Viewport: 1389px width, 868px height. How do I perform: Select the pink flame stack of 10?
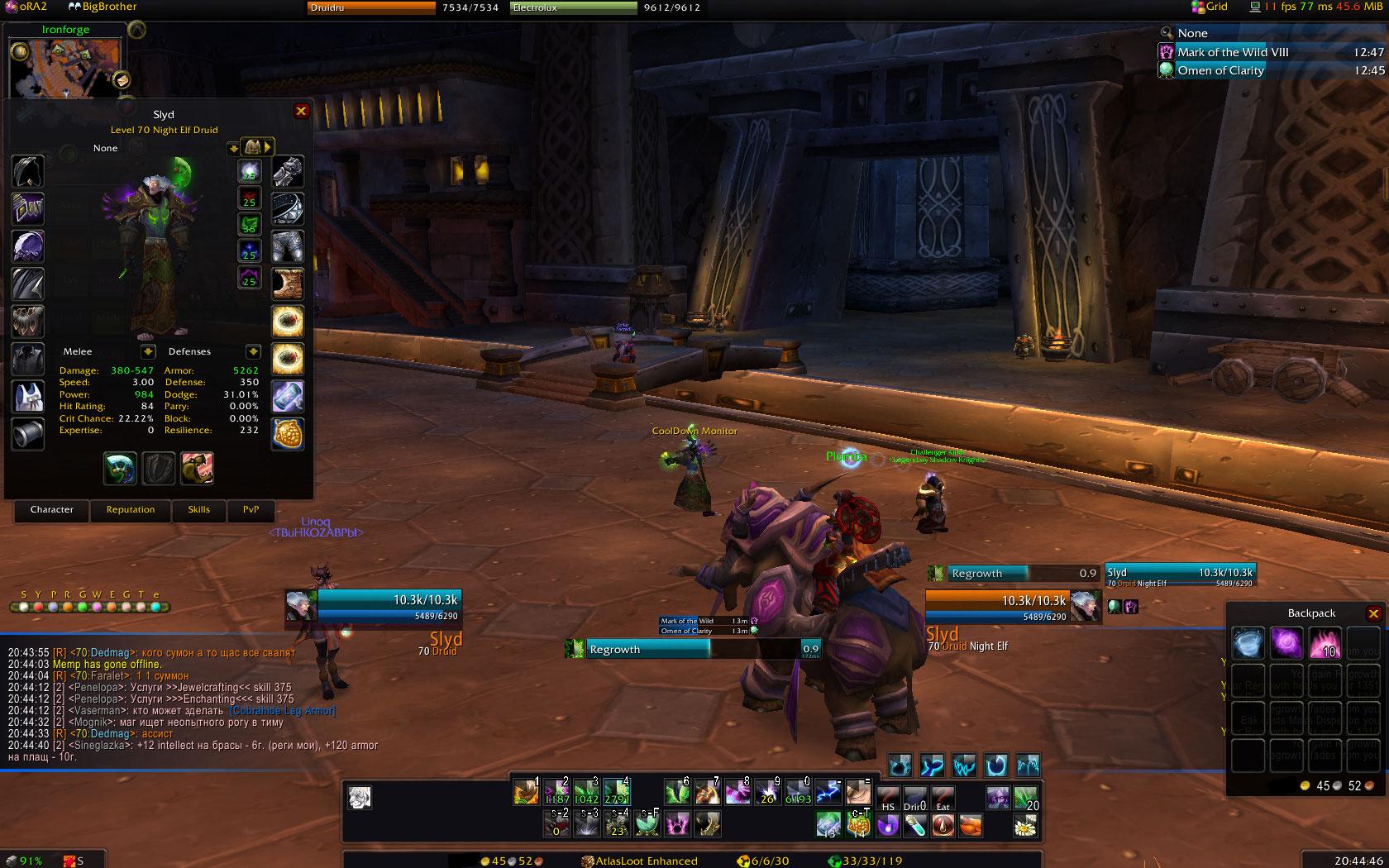pos(1325,643)
